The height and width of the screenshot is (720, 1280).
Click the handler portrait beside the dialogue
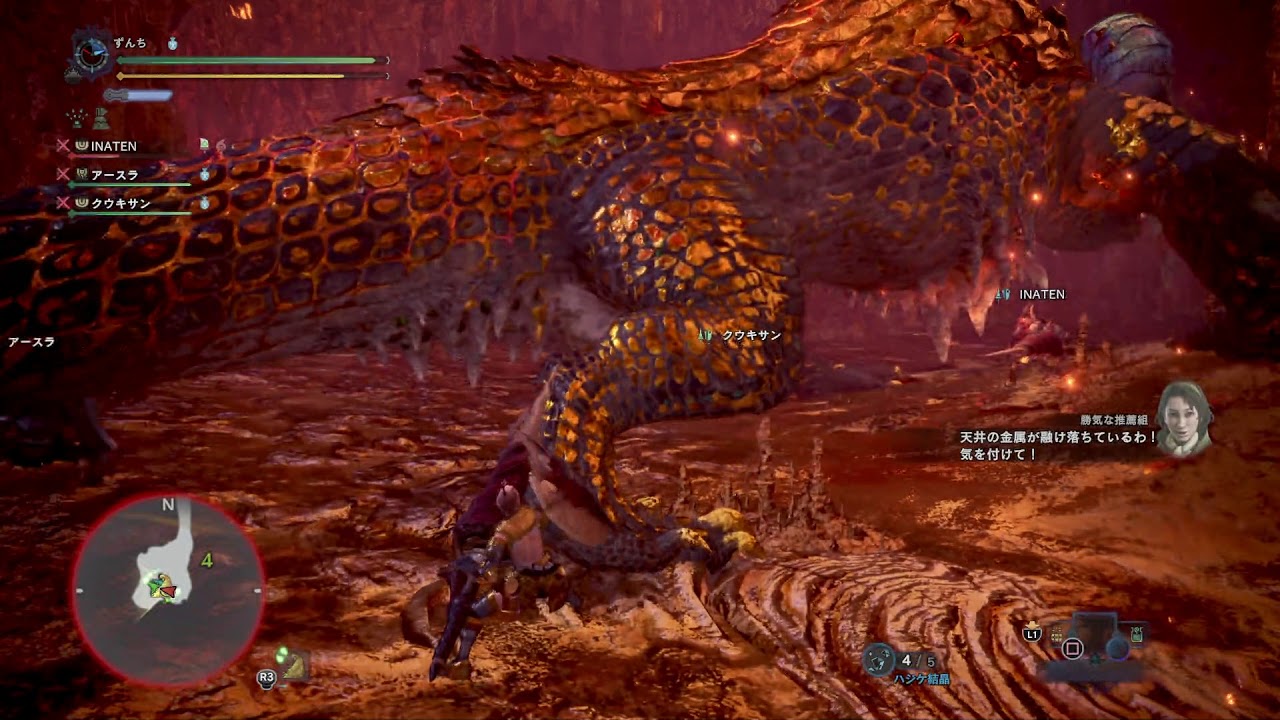[1185, 418]
